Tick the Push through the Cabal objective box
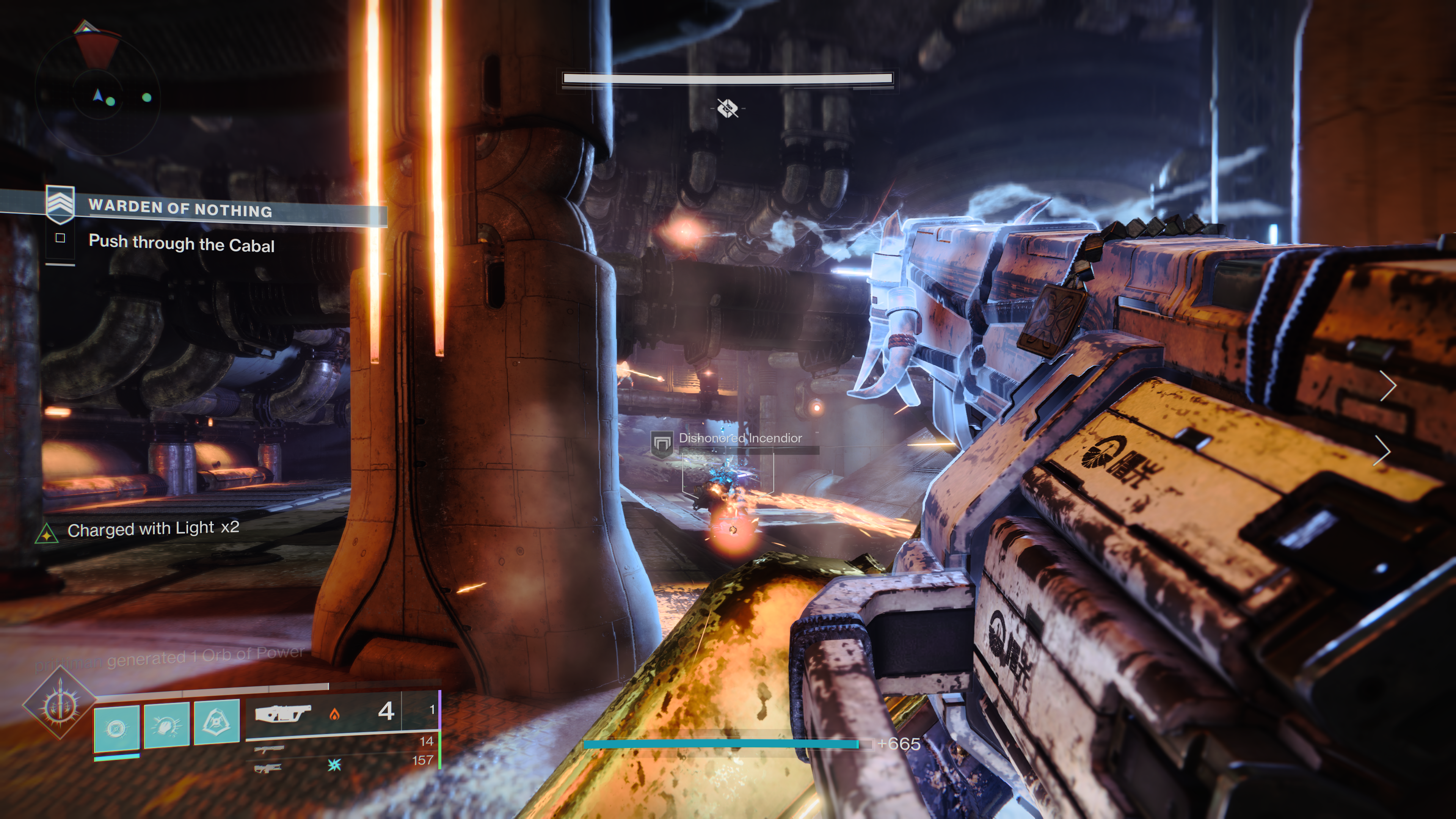The image size is (1456, 819). pos(61,238)
